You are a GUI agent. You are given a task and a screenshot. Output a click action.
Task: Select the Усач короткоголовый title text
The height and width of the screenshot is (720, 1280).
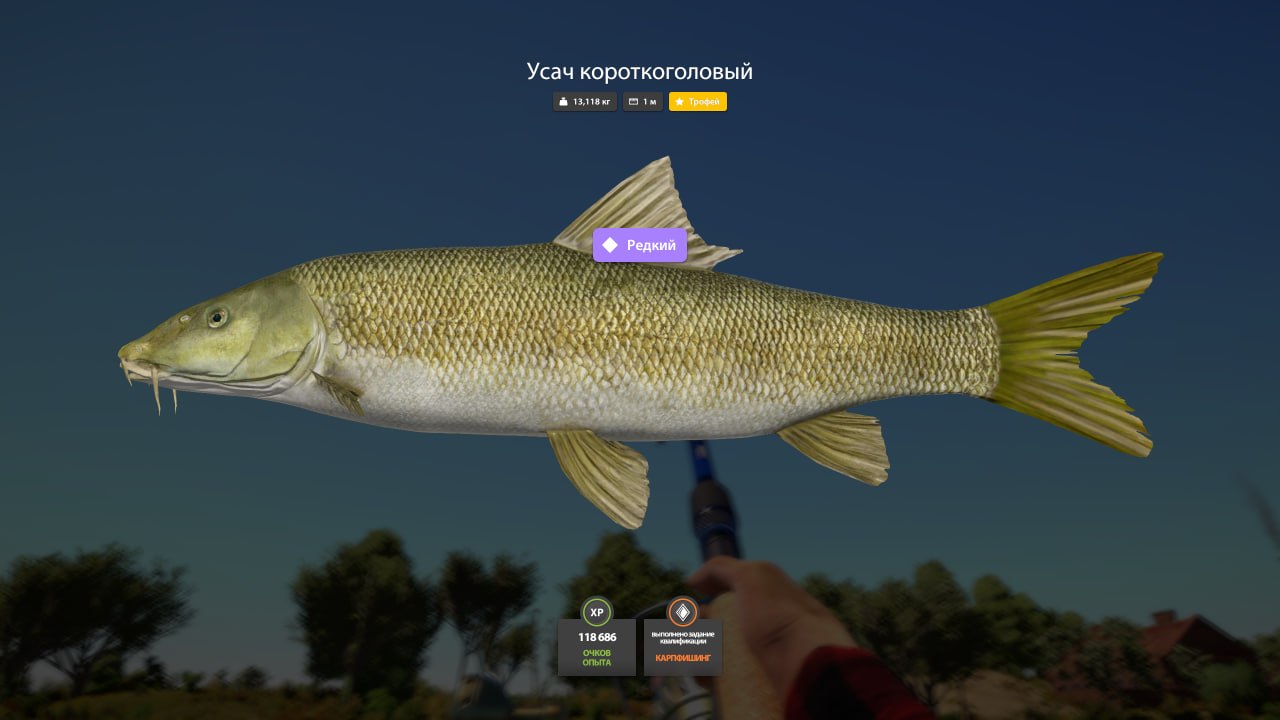click(640, 71)
